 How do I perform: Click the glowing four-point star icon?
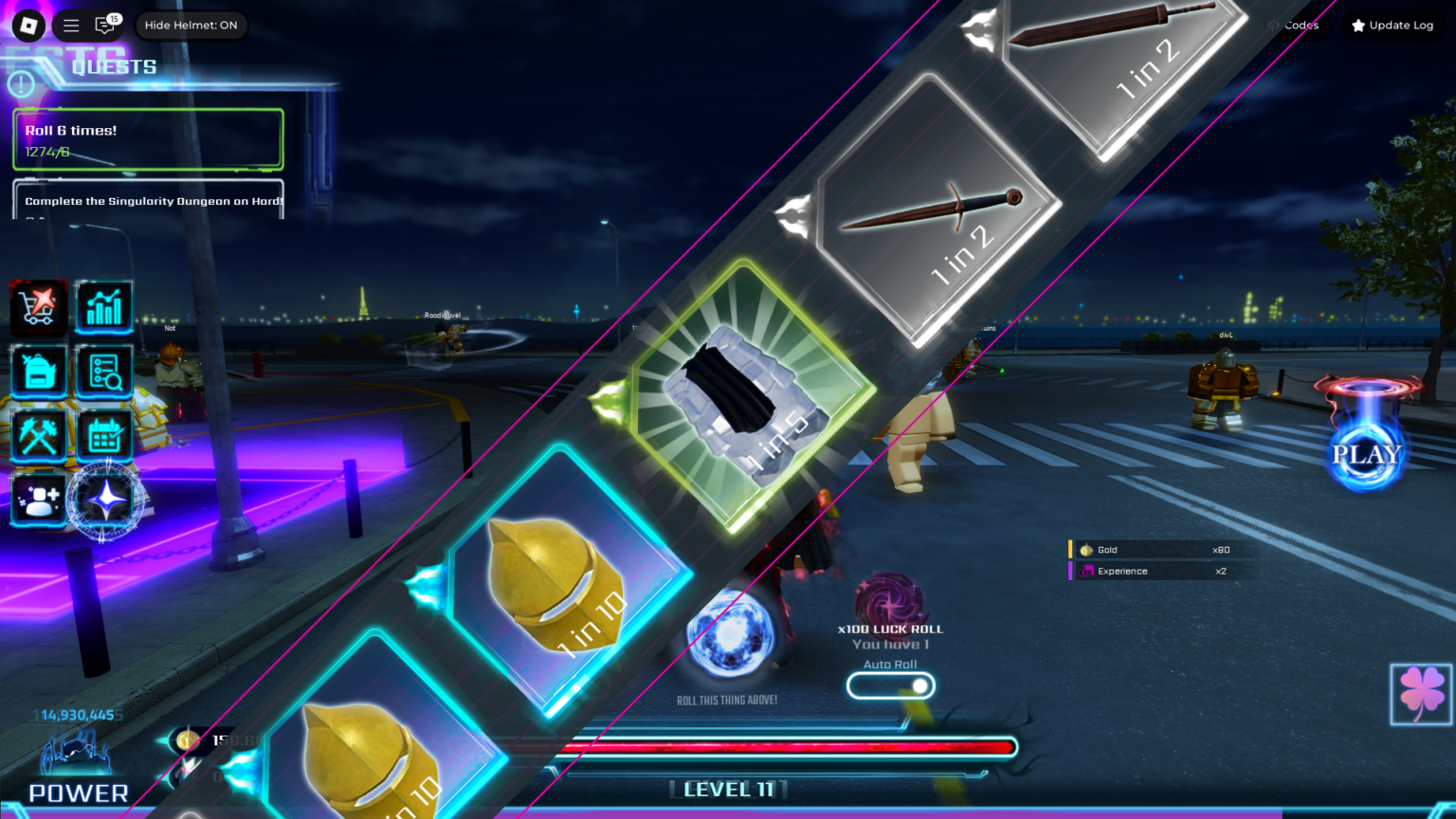106,500
